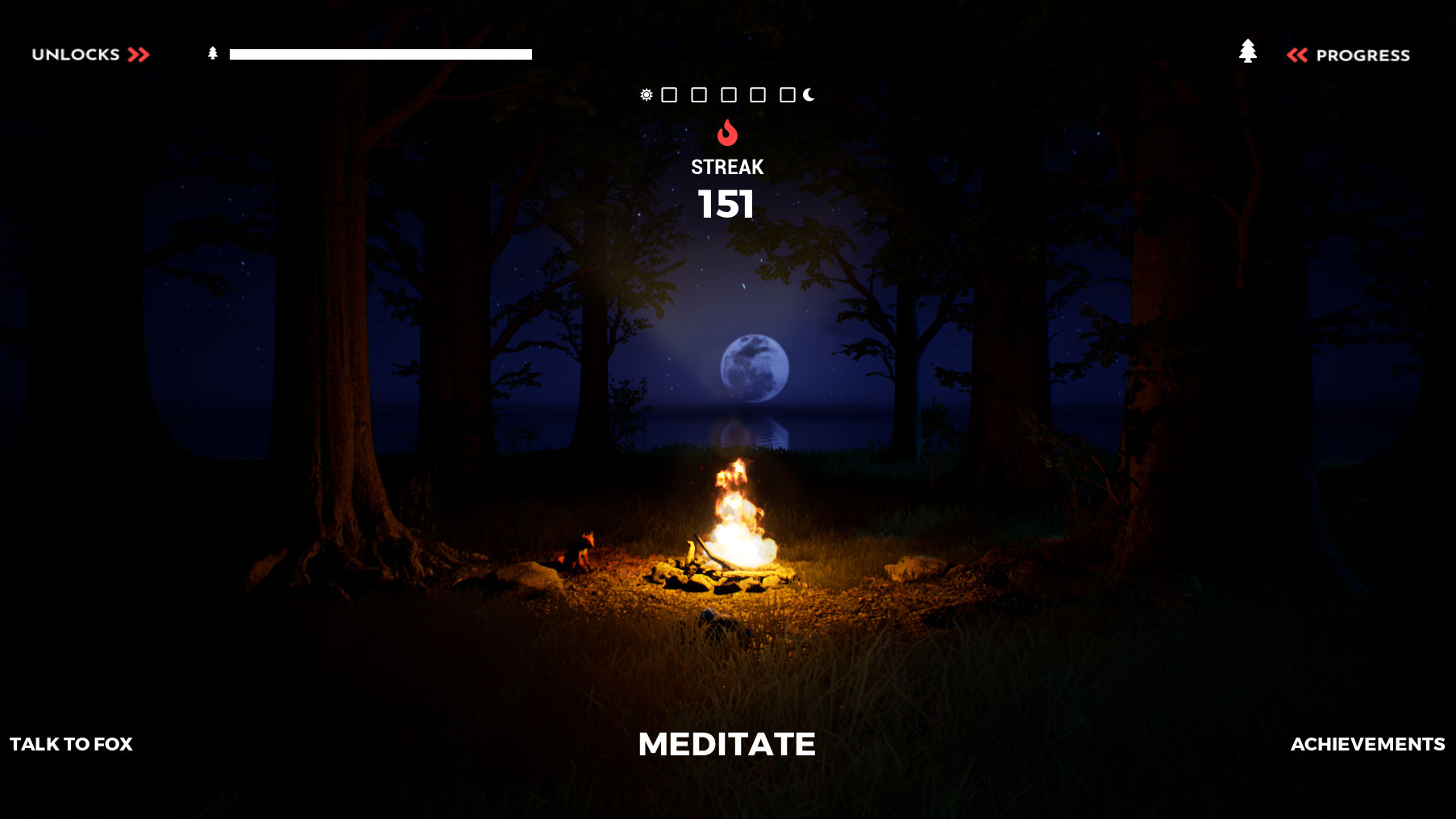Expand the Unlocks panel
Screen dimensions: 1456x819
75,54
